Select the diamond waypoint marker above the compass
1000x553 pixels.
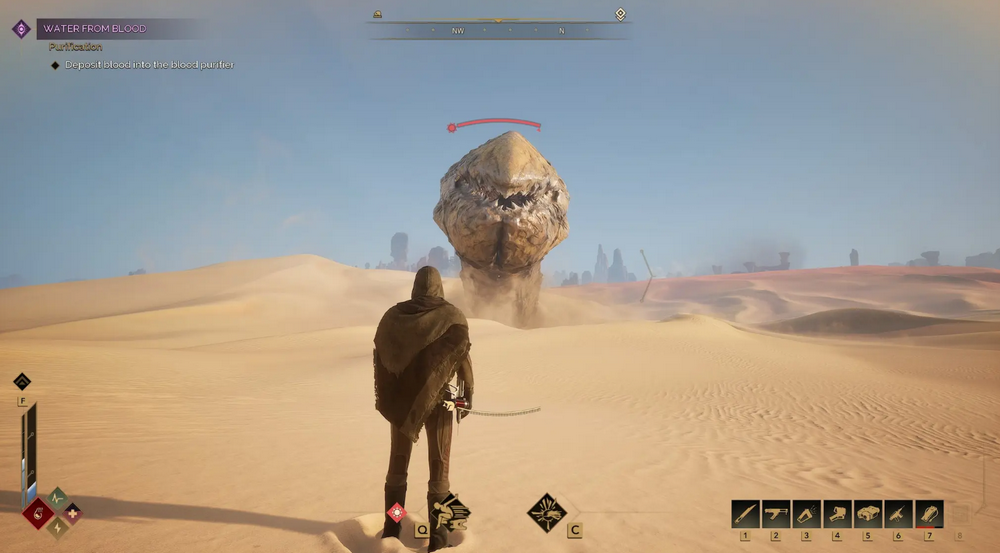click(620, 14)
